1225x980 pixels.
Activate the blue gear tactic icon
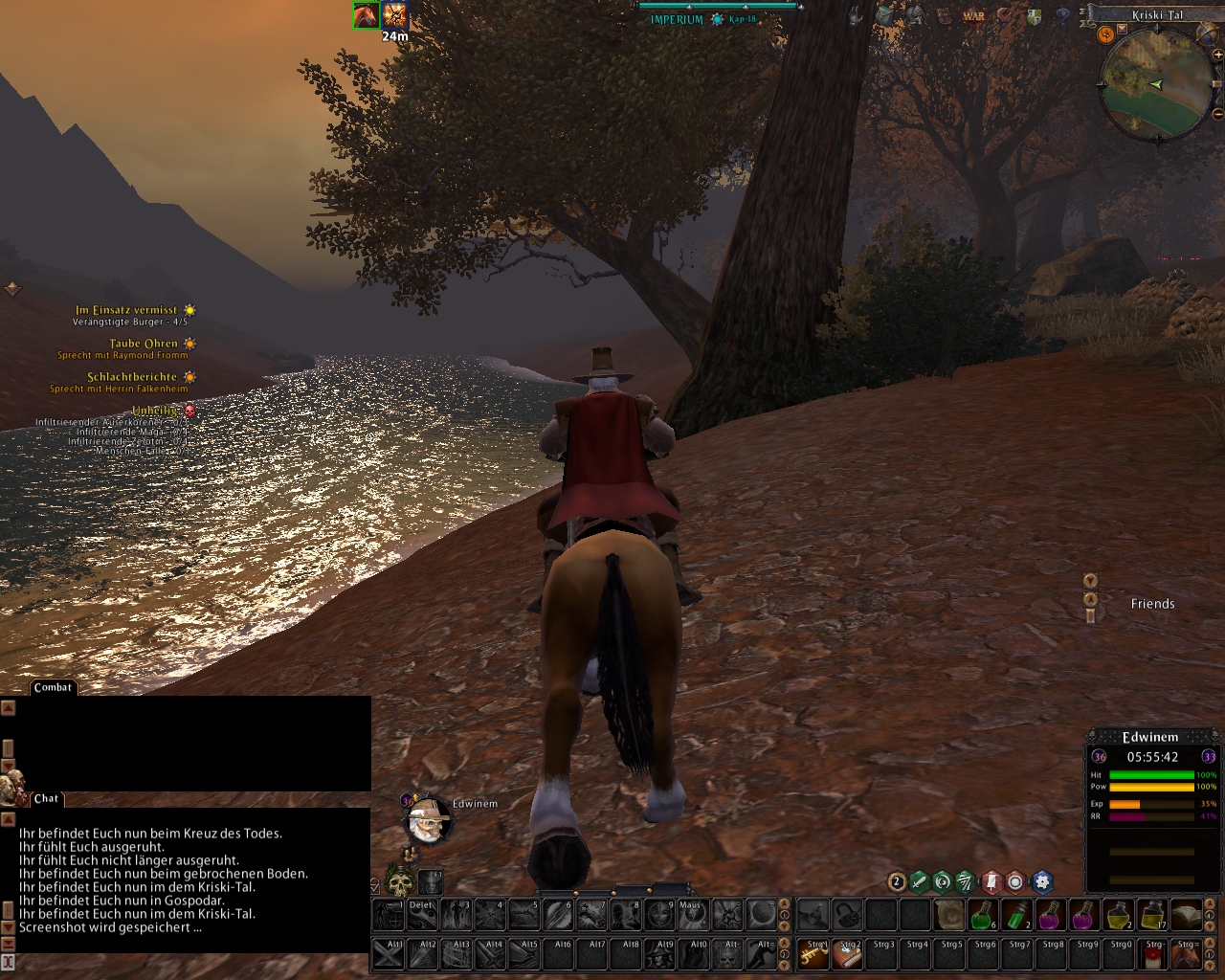[x=1041, y=881]
